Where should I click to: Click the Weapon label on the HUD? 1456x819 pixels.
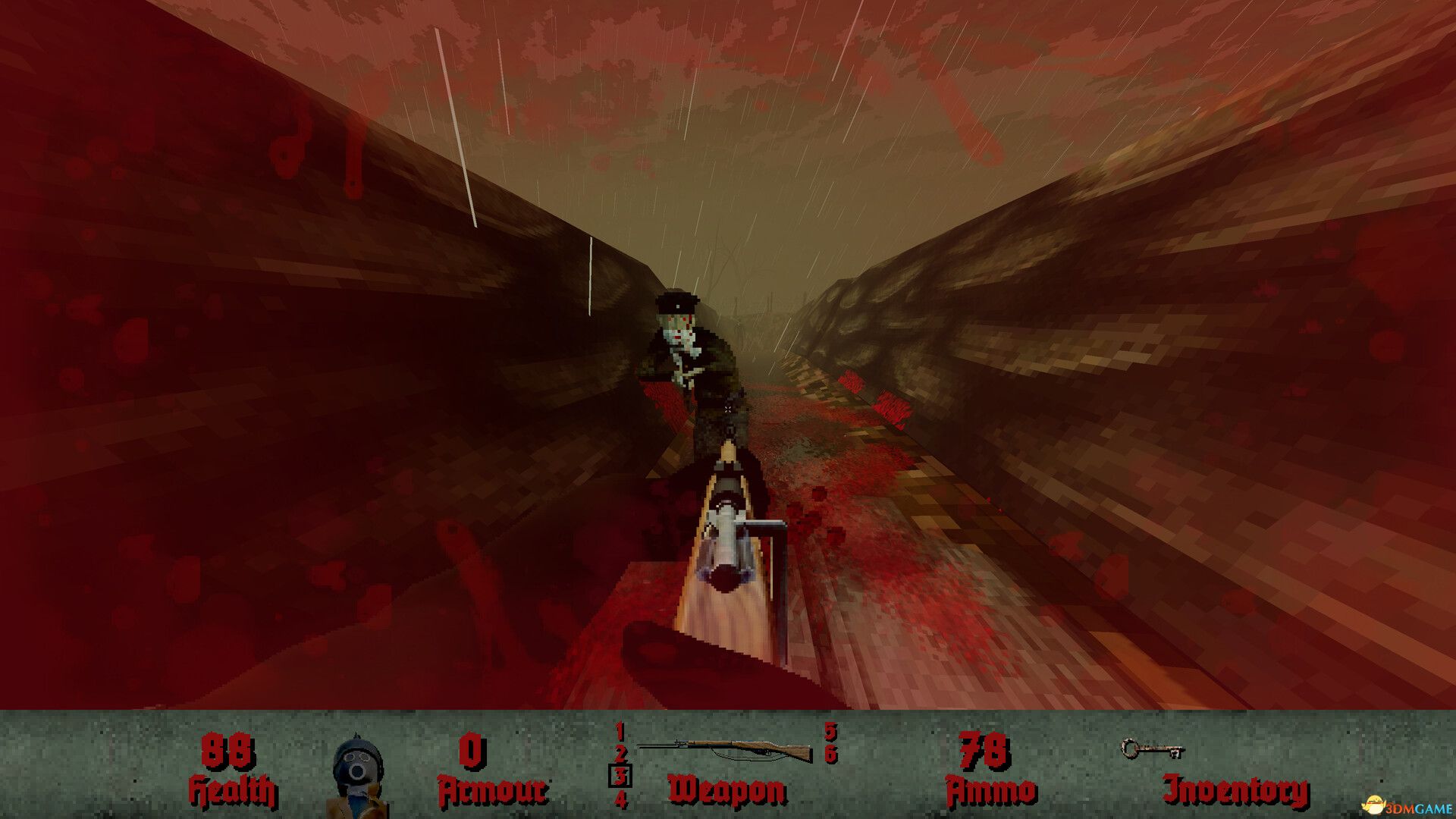click(x=726, y=789)
